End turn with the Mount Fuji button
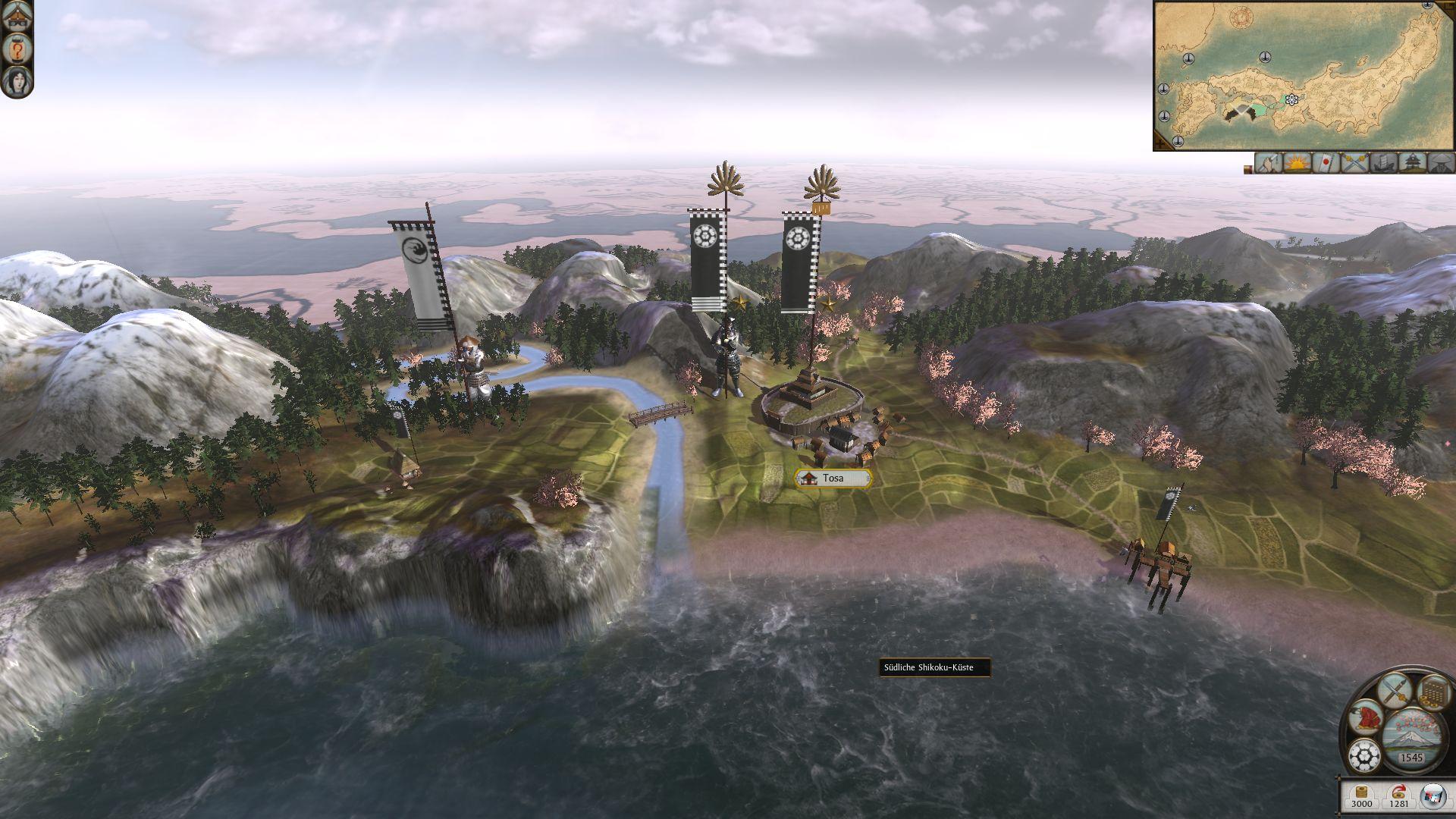The width and height of the screenshot is (1456, 819). tap(1411, 739)
